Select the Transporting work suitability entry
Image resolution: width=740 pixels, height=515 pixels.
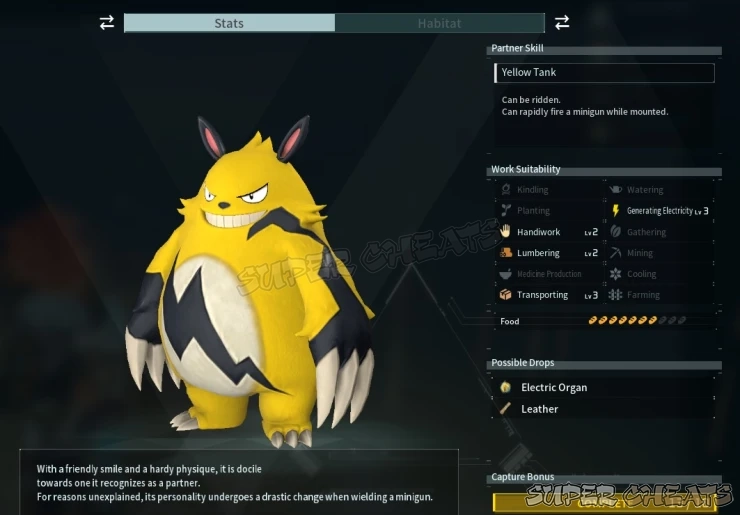coord(542,295)
